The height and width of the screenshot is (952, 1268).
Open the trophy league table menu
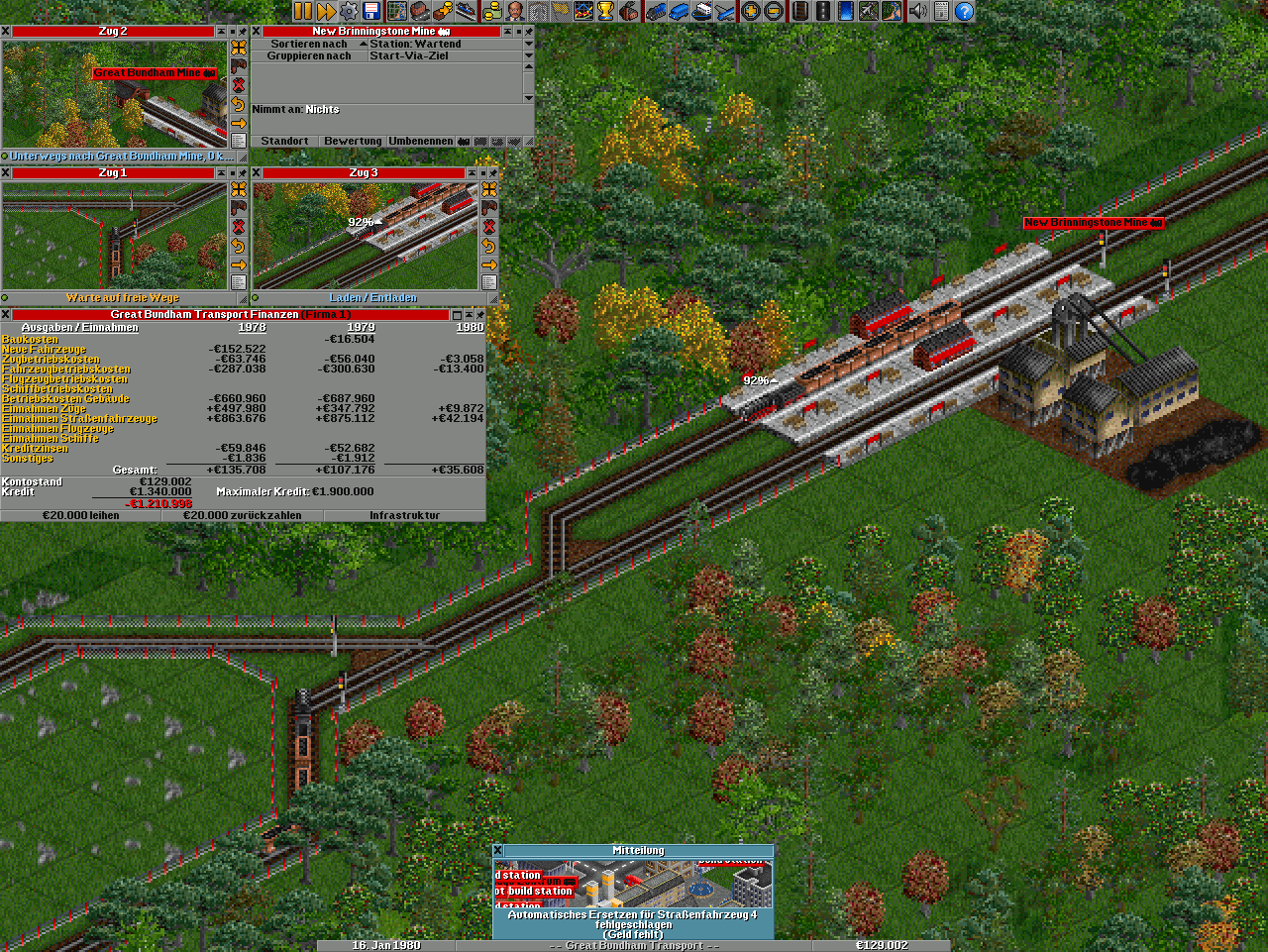[605, 11]
